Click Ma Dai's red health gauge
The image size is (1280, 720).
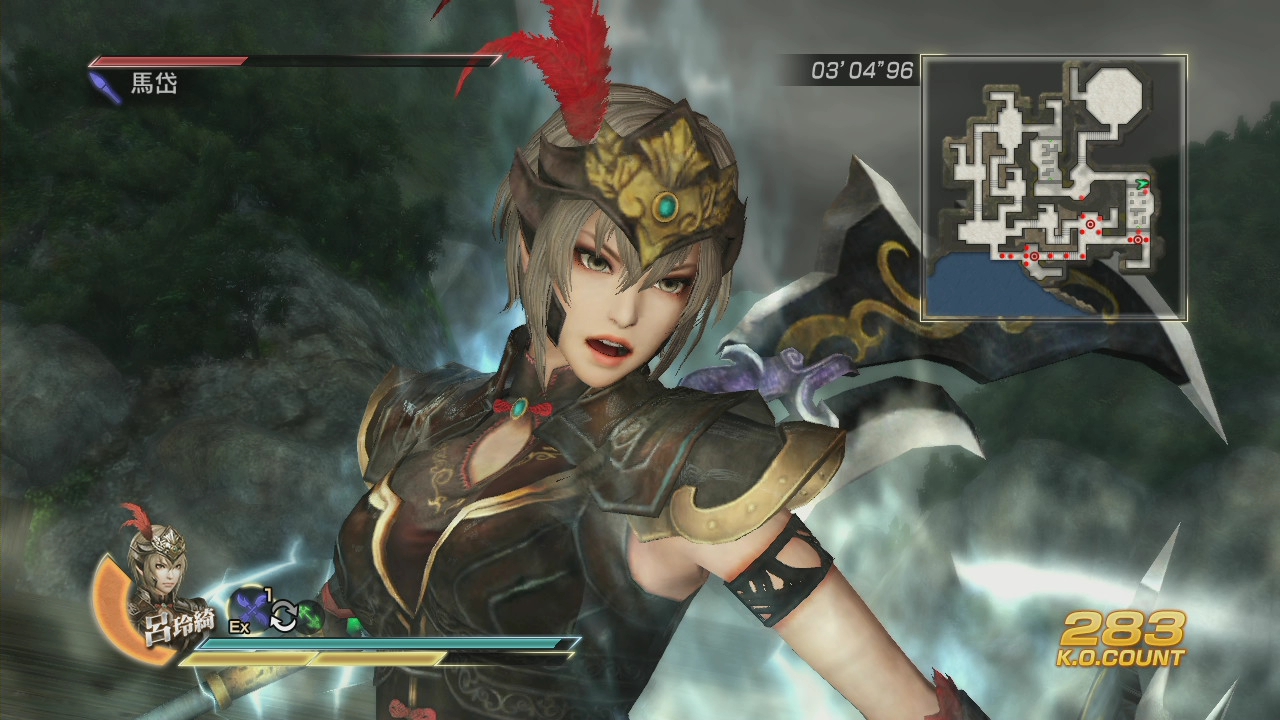coord(170,61)
